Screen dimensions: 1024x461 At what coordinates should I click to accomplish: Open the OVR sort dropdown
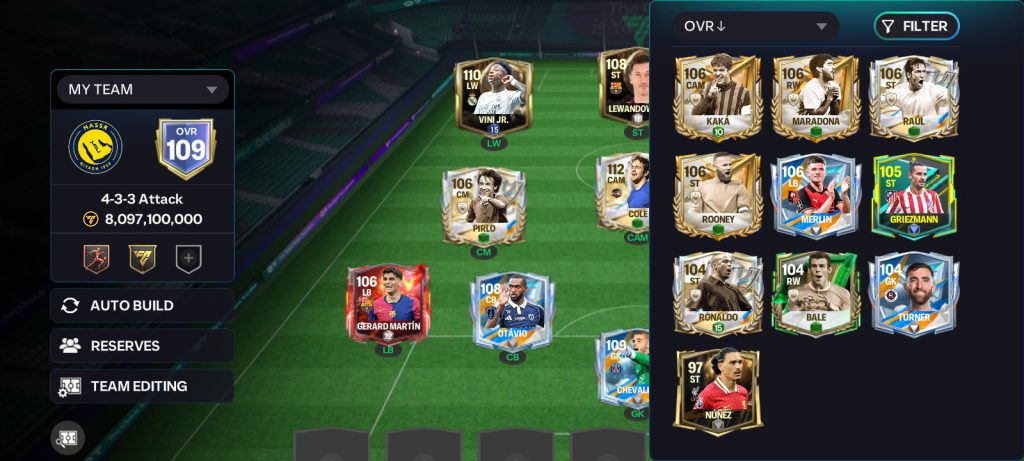[755, 26]
